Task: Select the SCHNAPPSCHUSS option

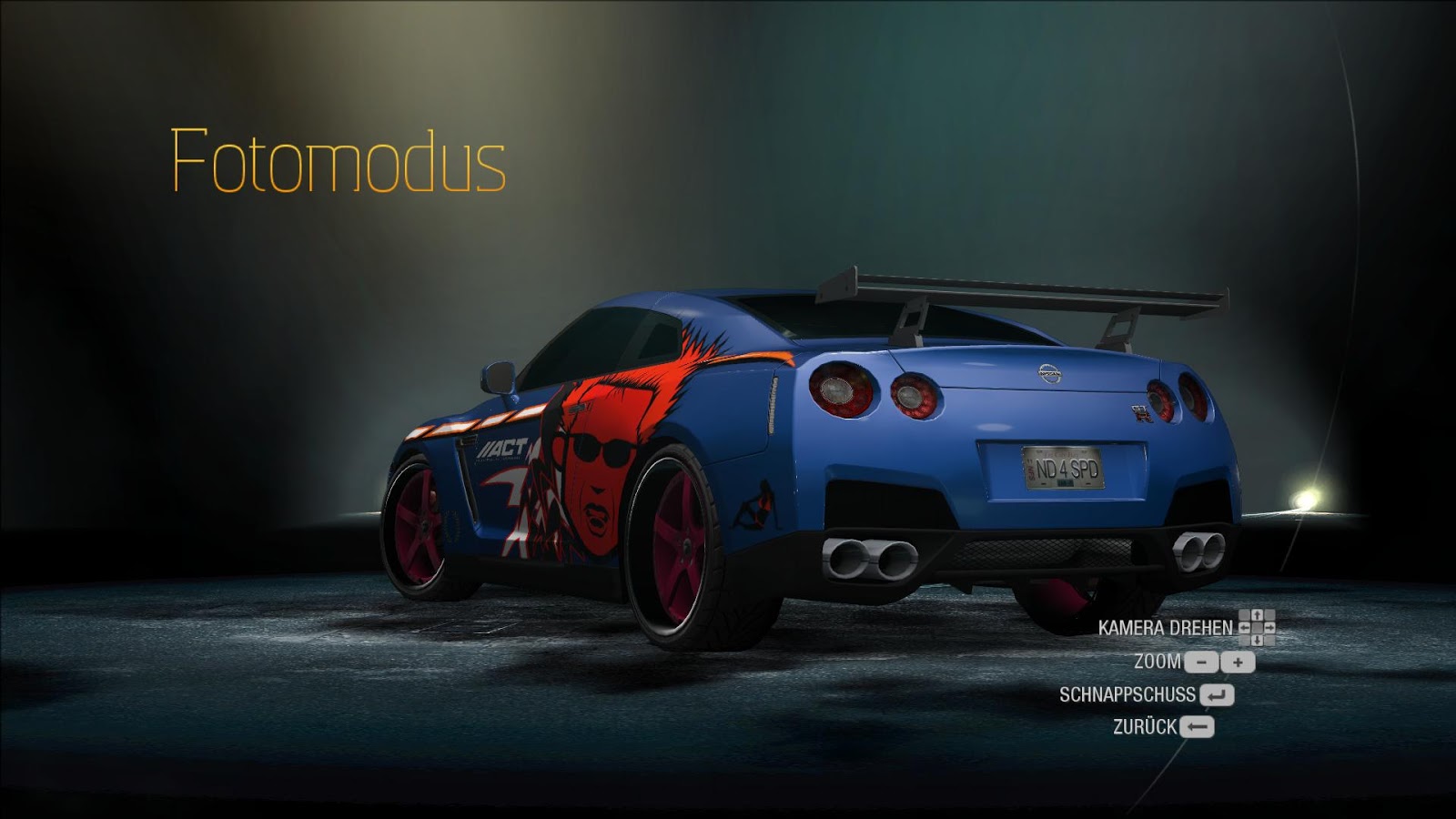Action: (1128, 694)
